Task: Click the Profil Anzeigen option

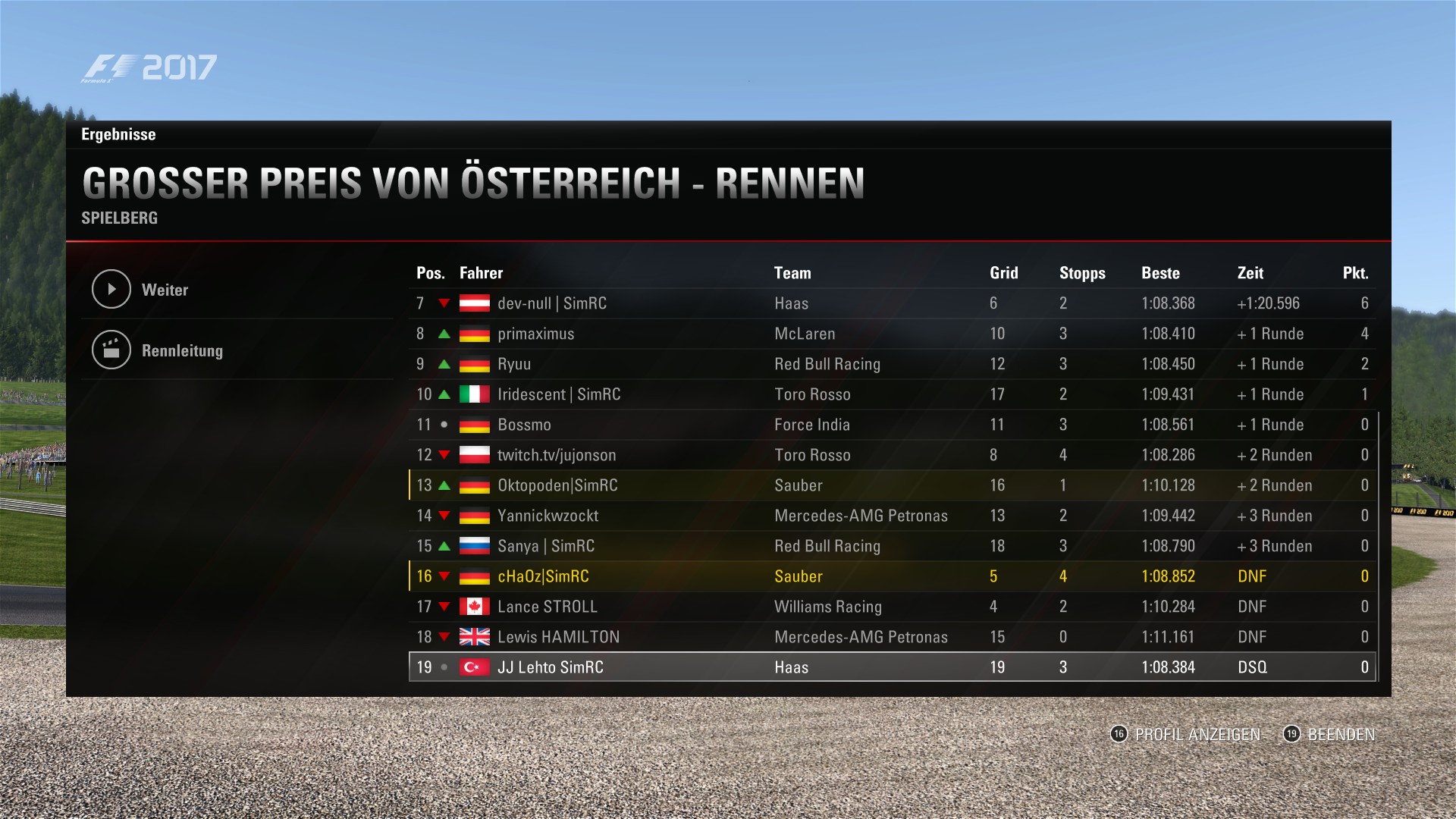Action: coord(1186,734)
